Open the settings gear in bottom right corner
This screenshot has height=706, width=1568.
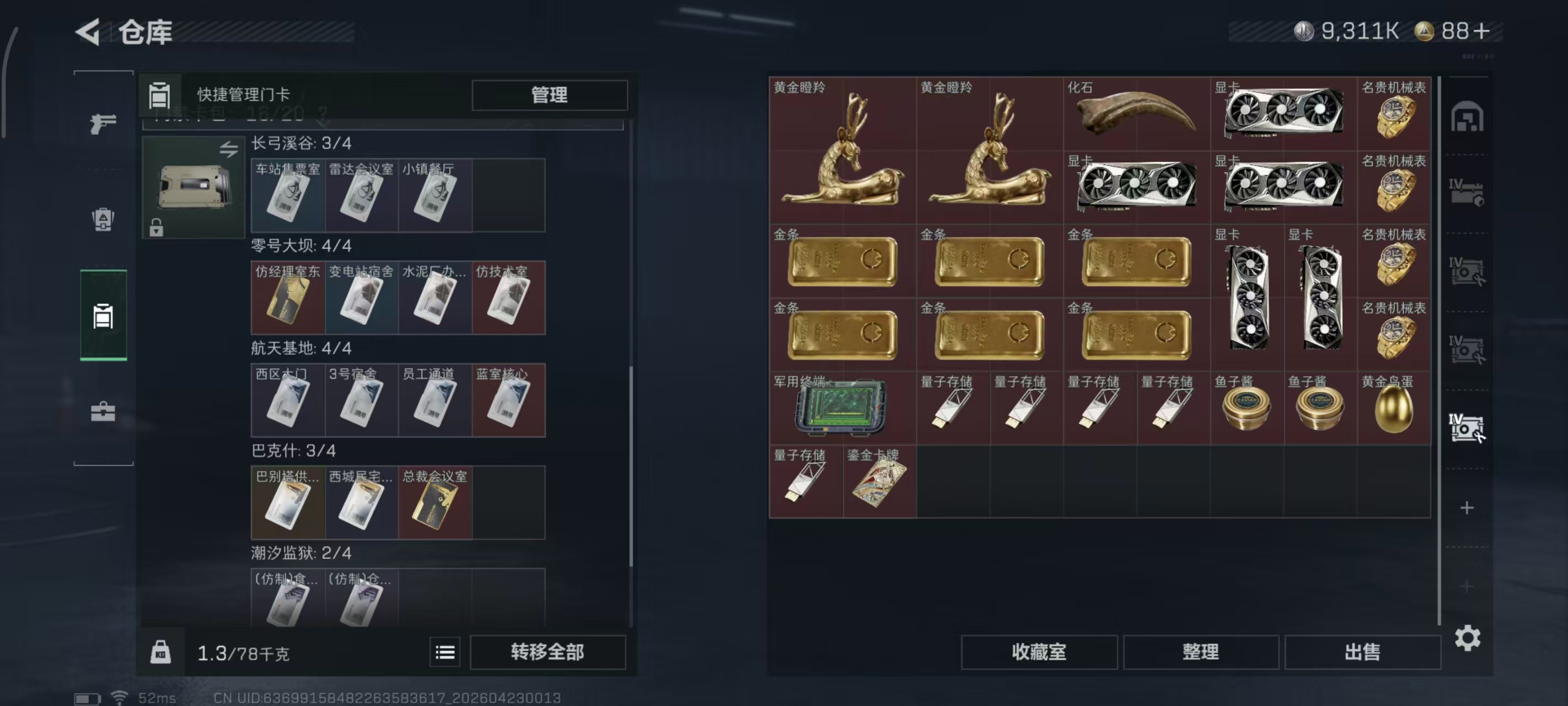pos(1469,638)
